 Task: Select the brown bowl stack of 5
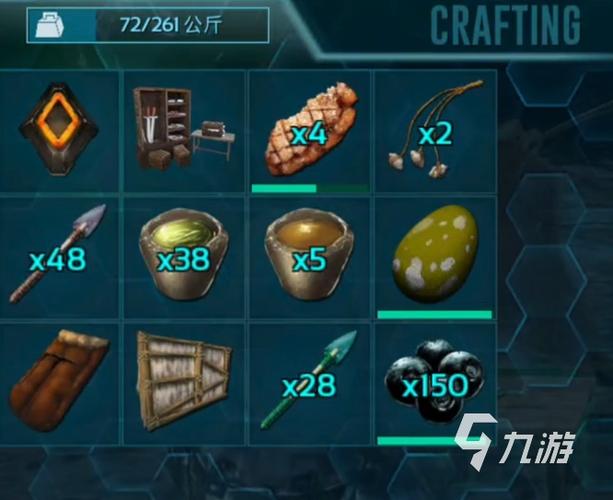coord(309,257)
